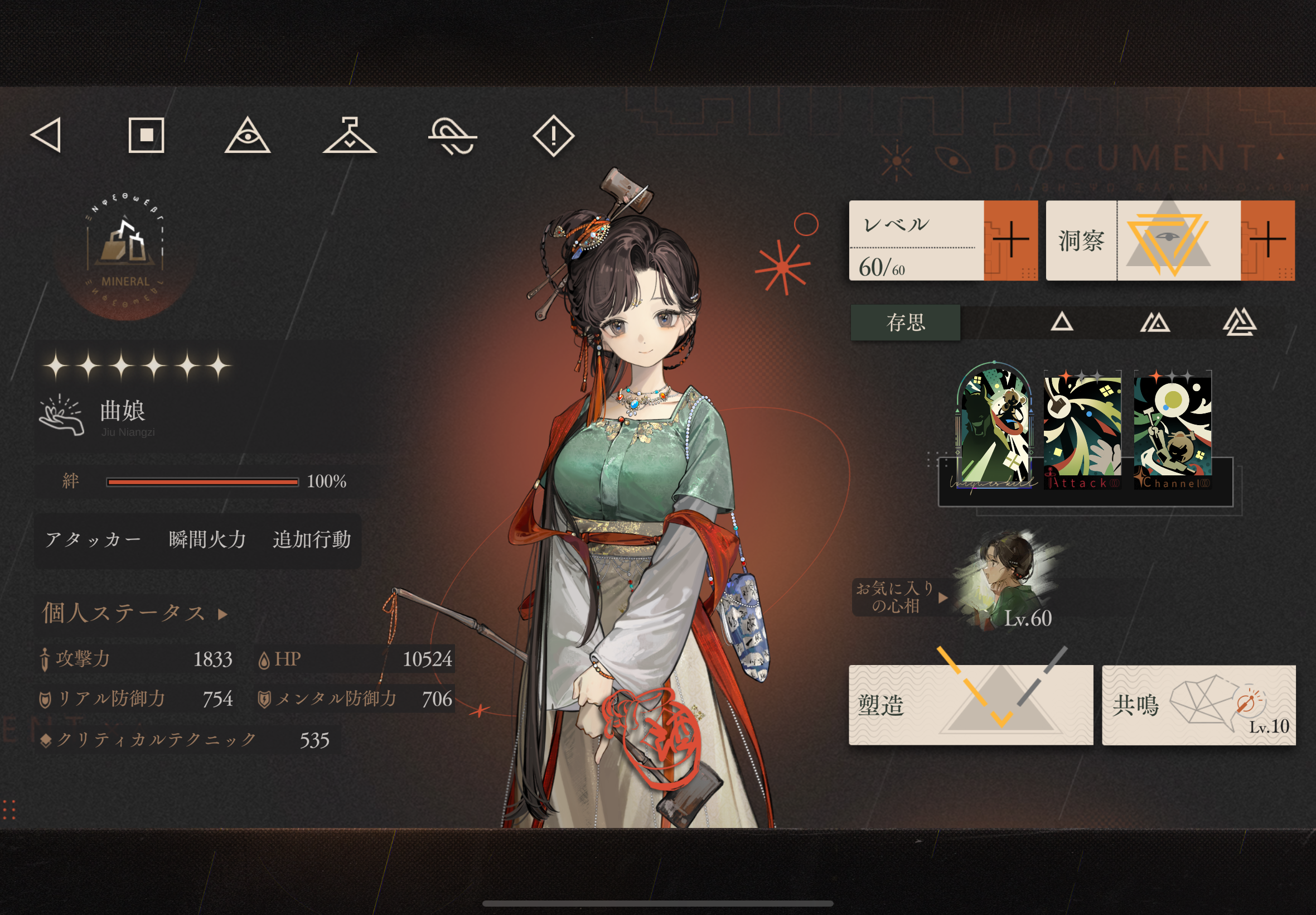This screenshot has width=1316, height=915.
Task: Select the crossed loop icon
Action: pyautogui.click(x=452, y=137)
